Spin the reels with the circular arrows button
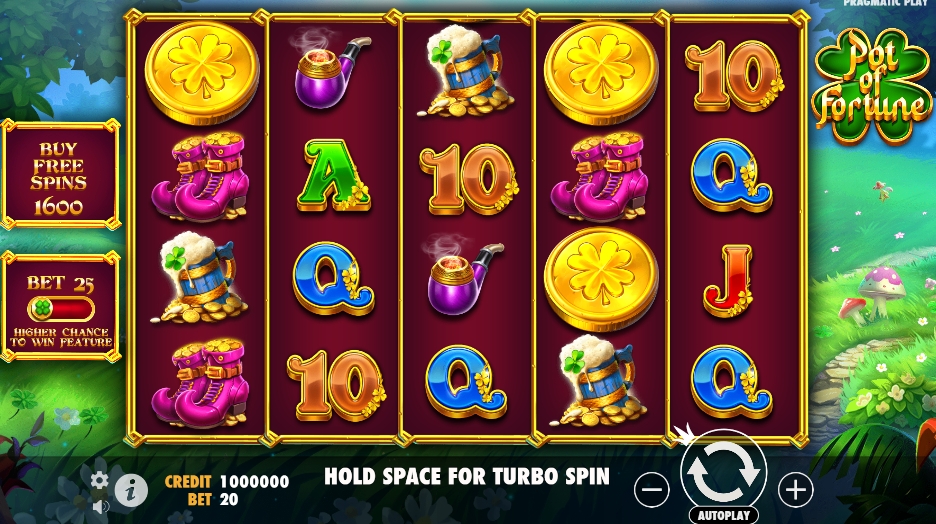936x524 pixels. (723, 473)
